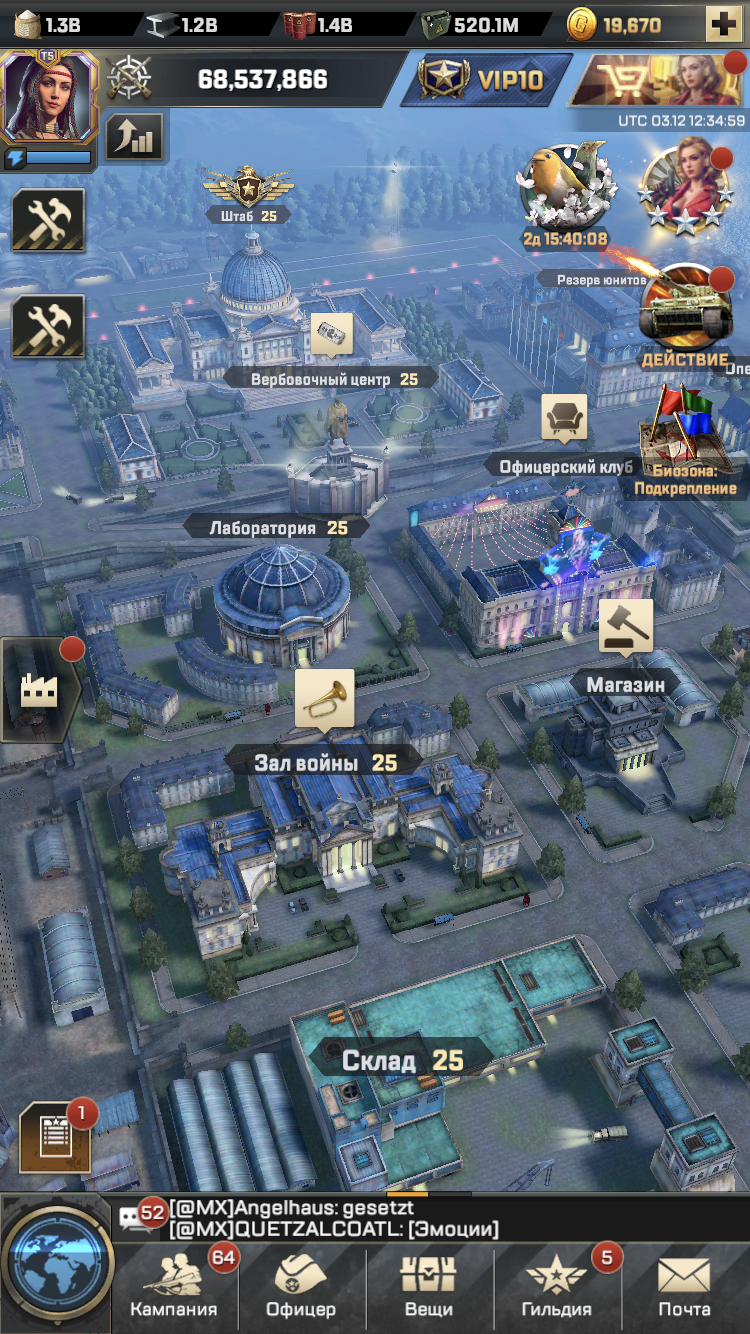Select the upper hammer-and-wrench build queue
750x1334 pixels.
coord(47,220)
